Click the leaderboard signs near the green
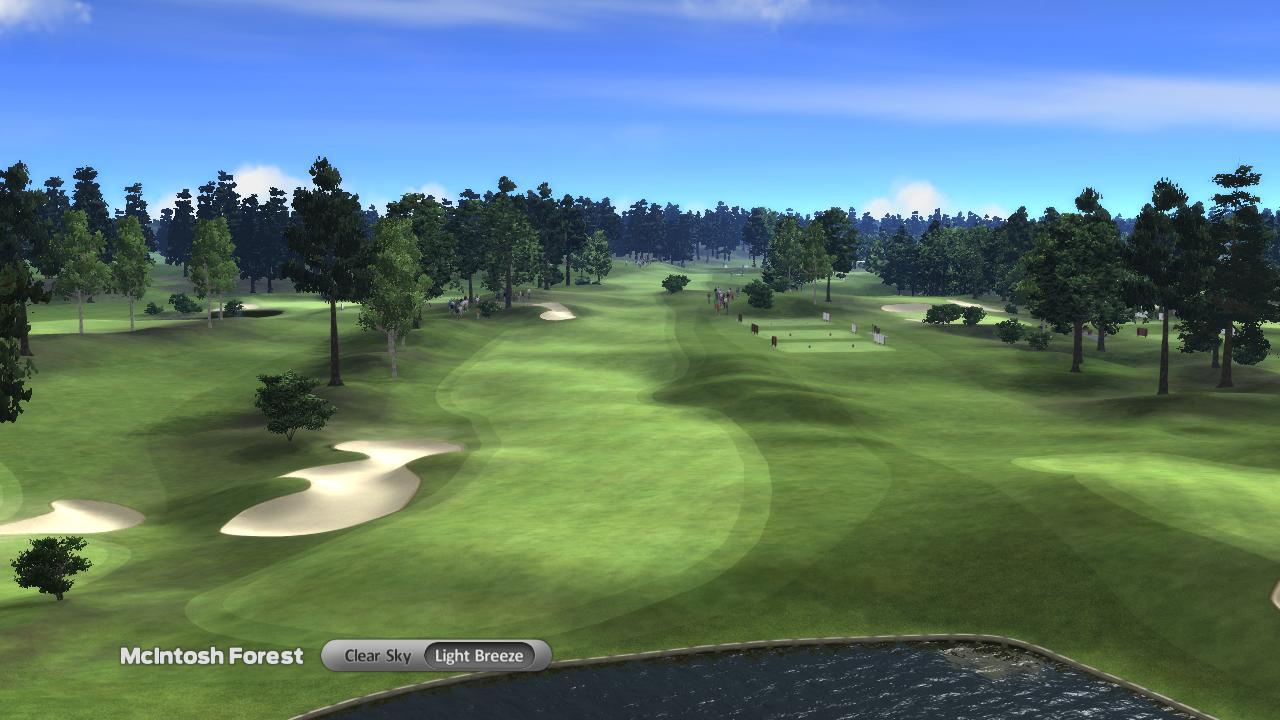1280x720 pixels. pos(830,320)
